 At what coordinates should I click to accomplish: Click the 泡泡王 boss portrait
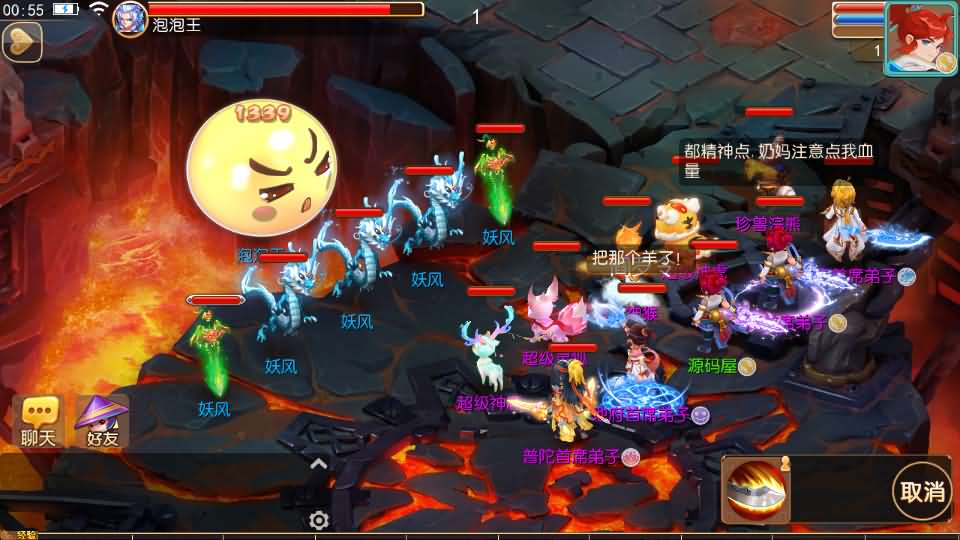point(130,16)
